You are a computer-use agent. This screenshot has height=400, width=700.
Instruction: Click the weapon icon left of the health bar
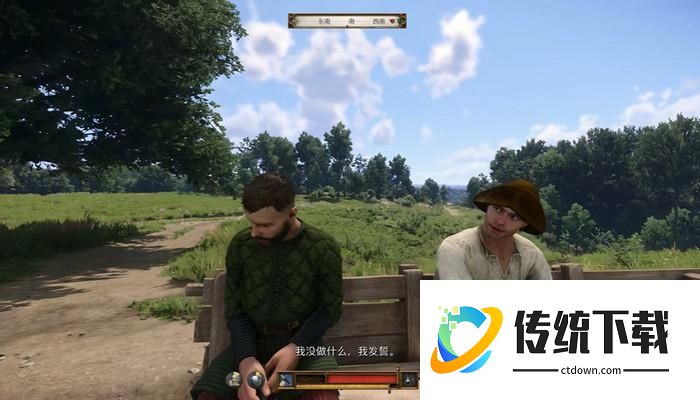coord(286,379)
